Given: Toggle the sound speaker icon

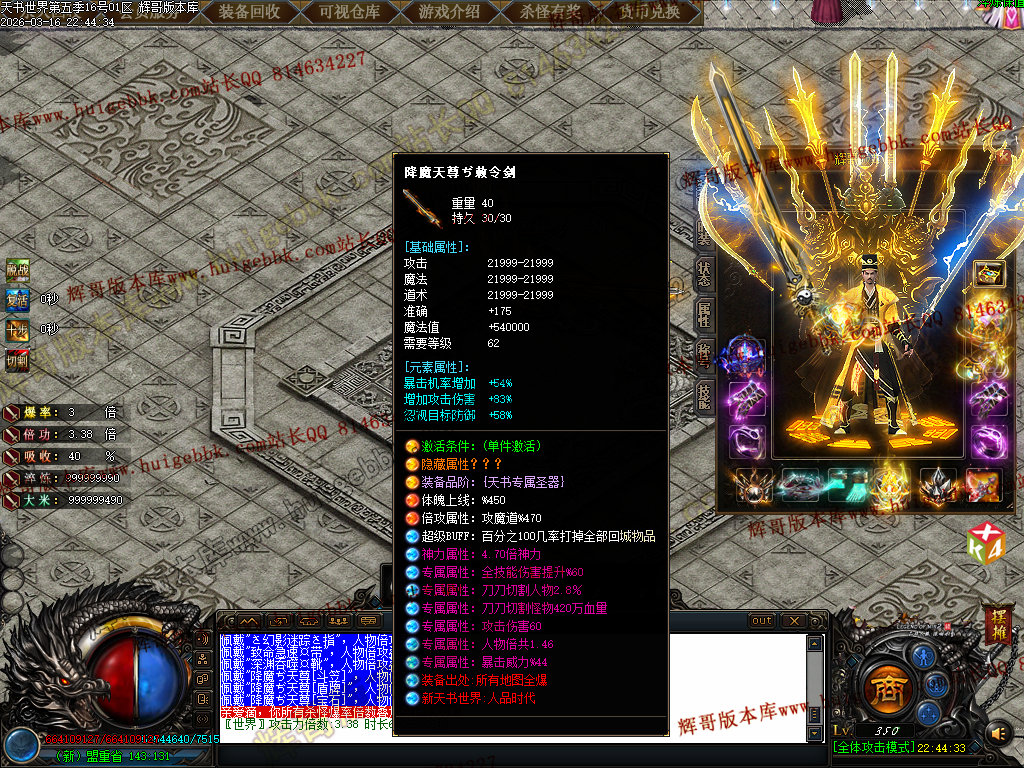Looking at the screenshot, I should pyautogui.click(x=998, y=734).
